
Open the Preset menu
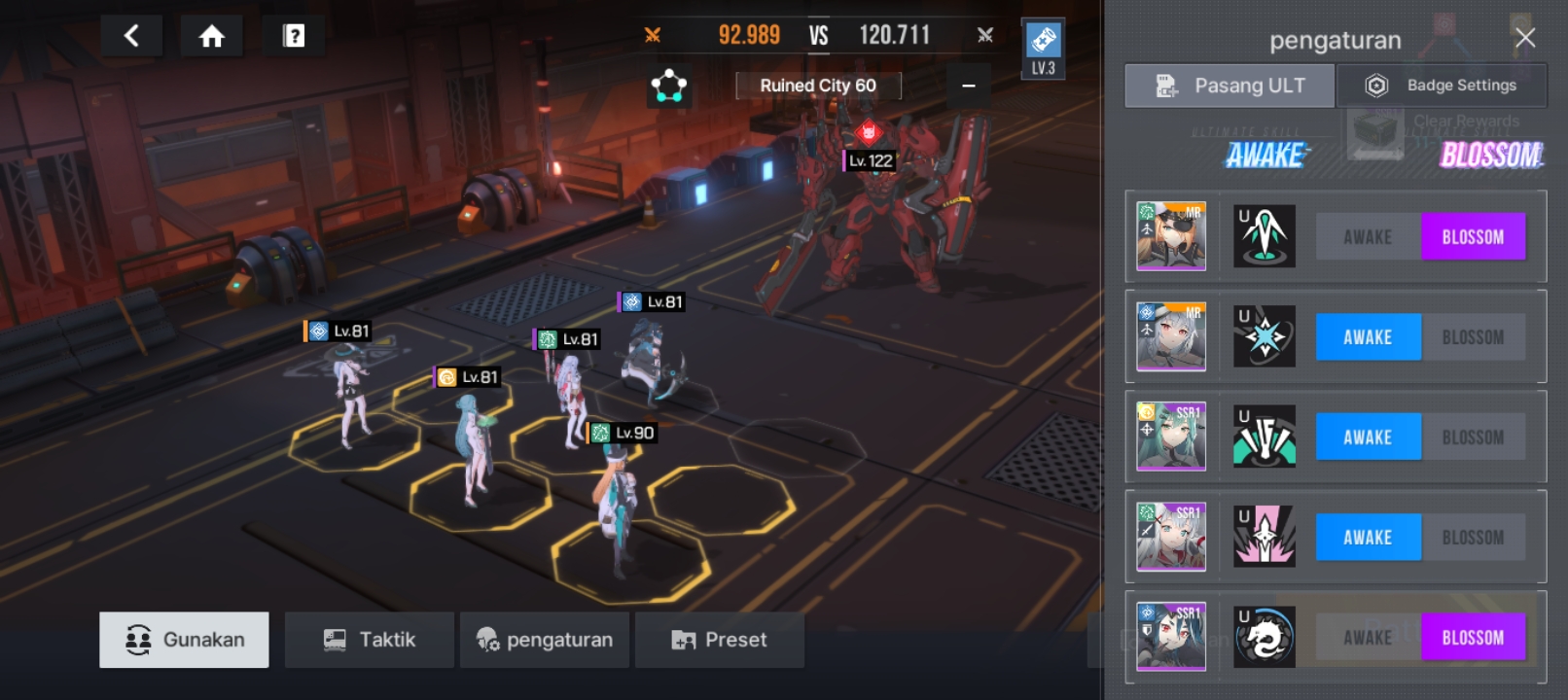pyautogui.click(x=719, y=640)
